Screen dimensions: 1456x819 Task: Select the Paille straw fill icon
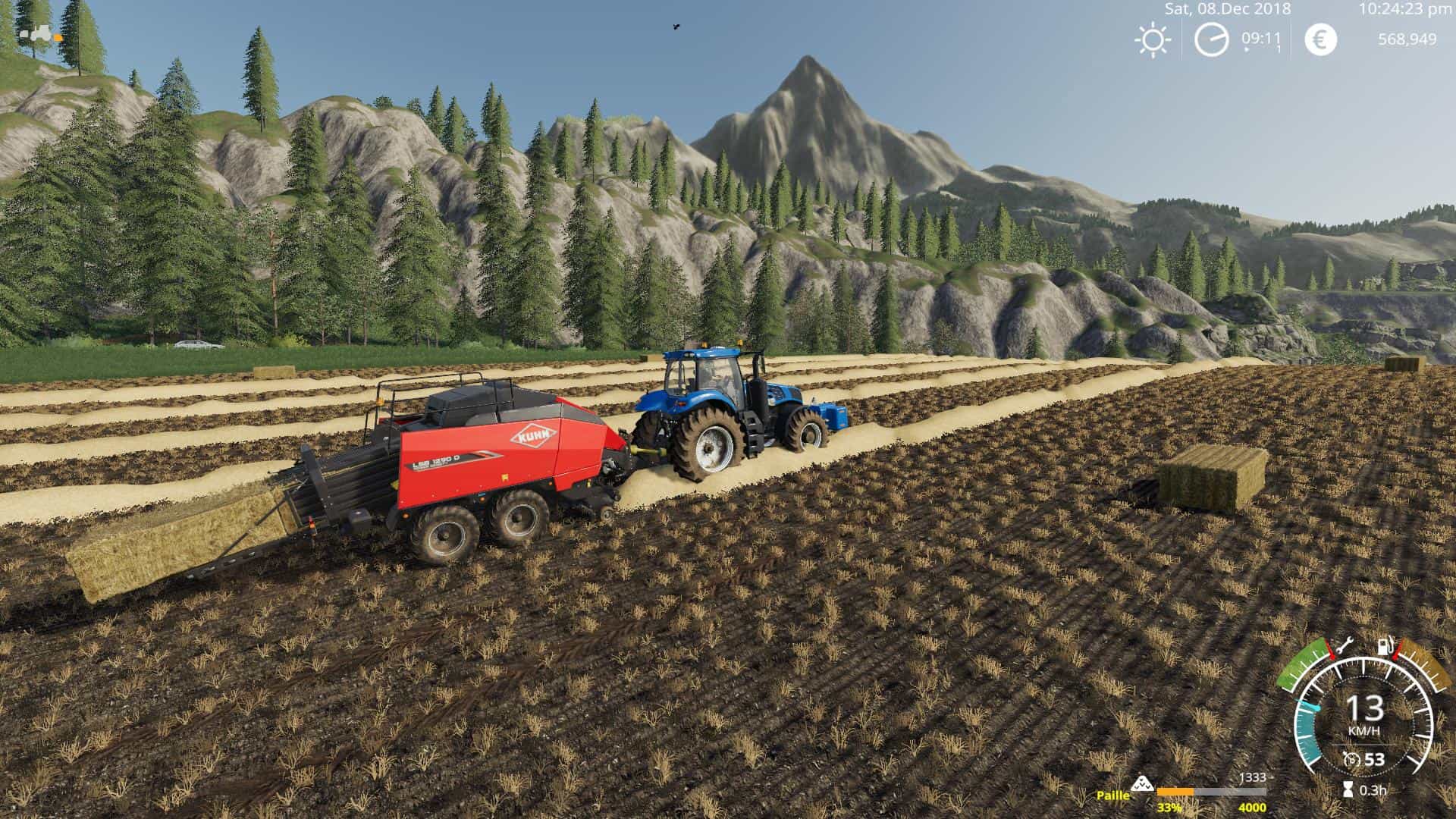point(1142,784)
